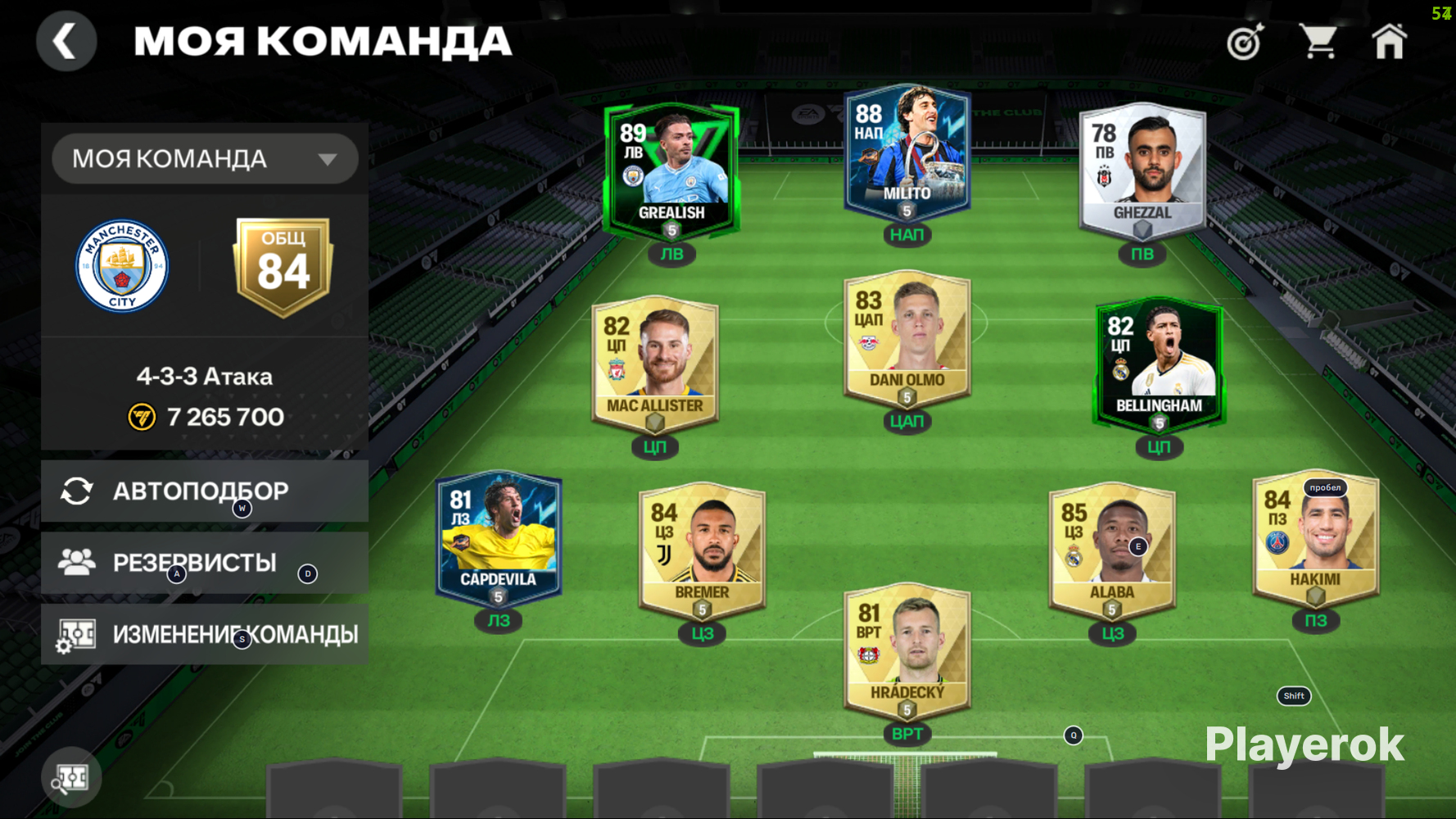Open the shopping cart store
This screenshot has height=819, width=1456.
point(1318,42)
